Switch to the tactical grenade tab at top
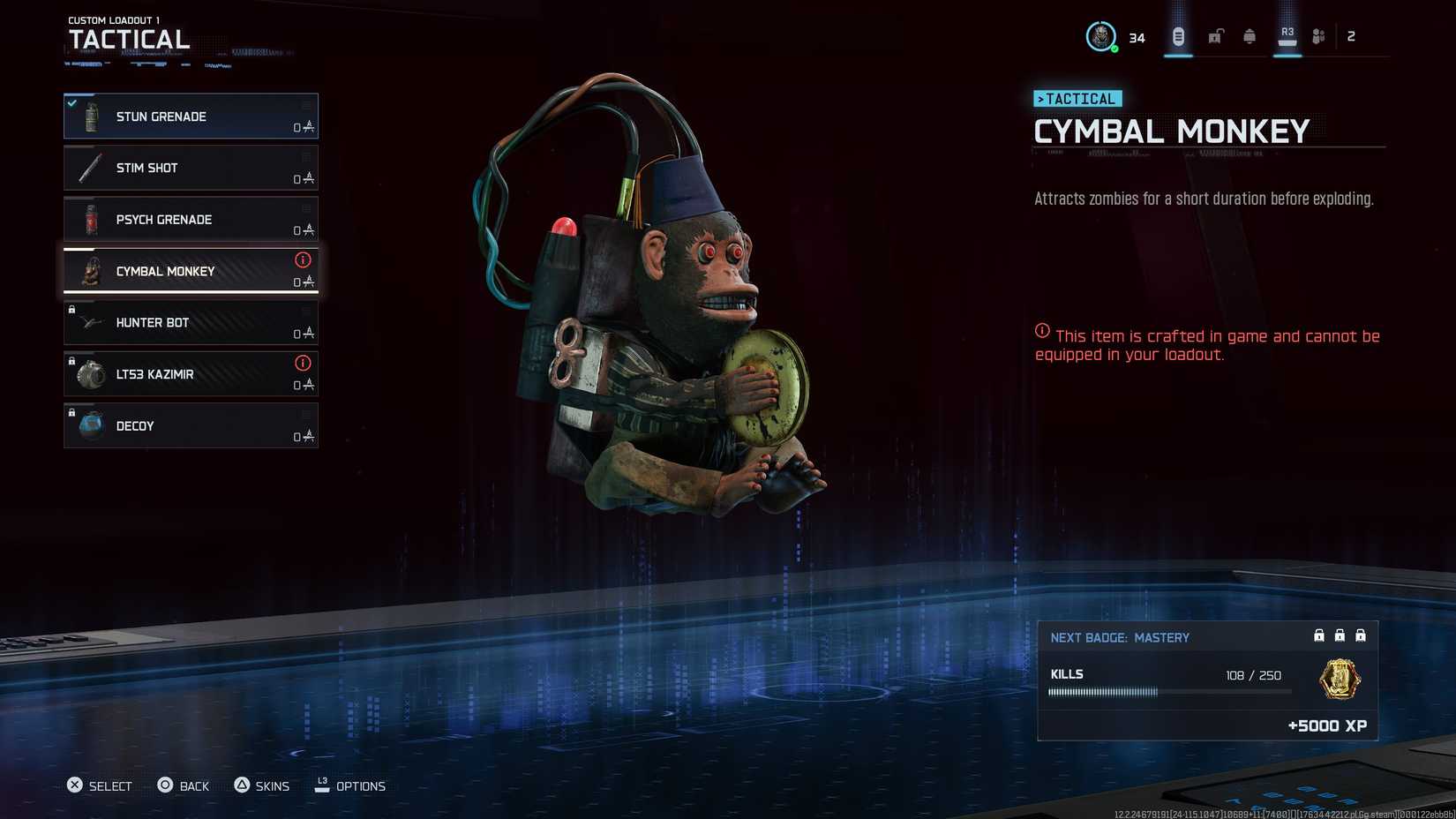Viewport: 1456px width, 819px height. click(1180, 35)
